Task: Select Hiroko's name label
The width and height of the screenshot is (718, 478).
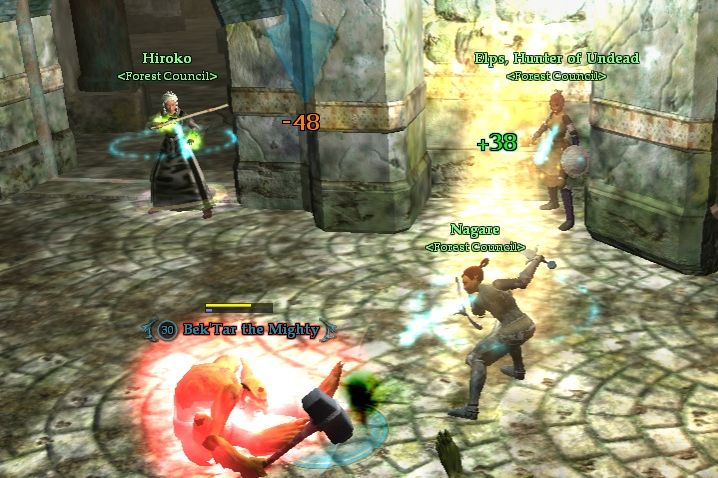Action: pos(166,58)
